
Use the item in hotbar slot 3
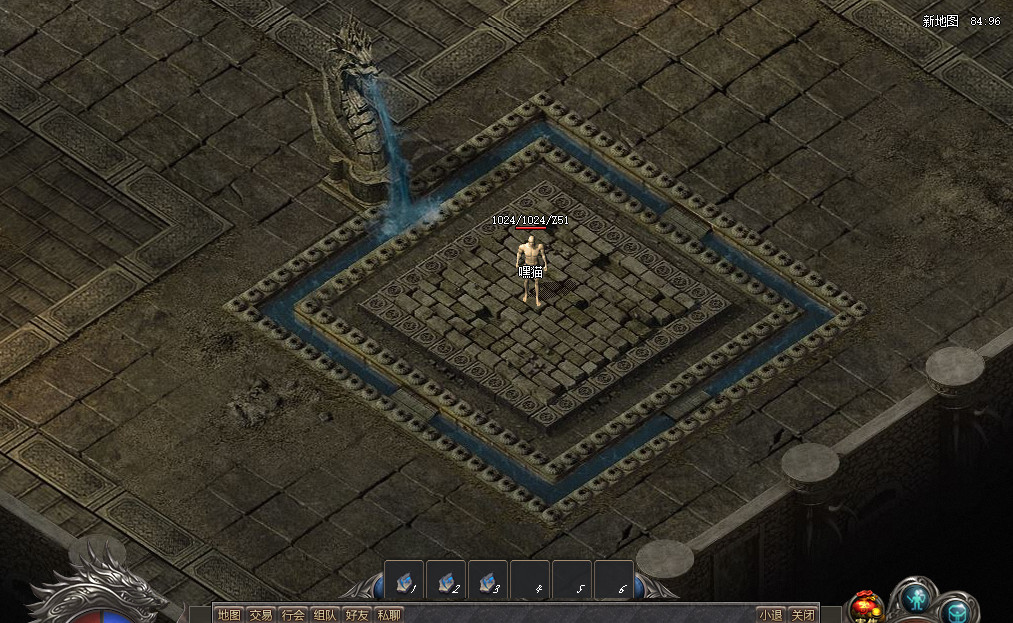click(x=488, y=580)
